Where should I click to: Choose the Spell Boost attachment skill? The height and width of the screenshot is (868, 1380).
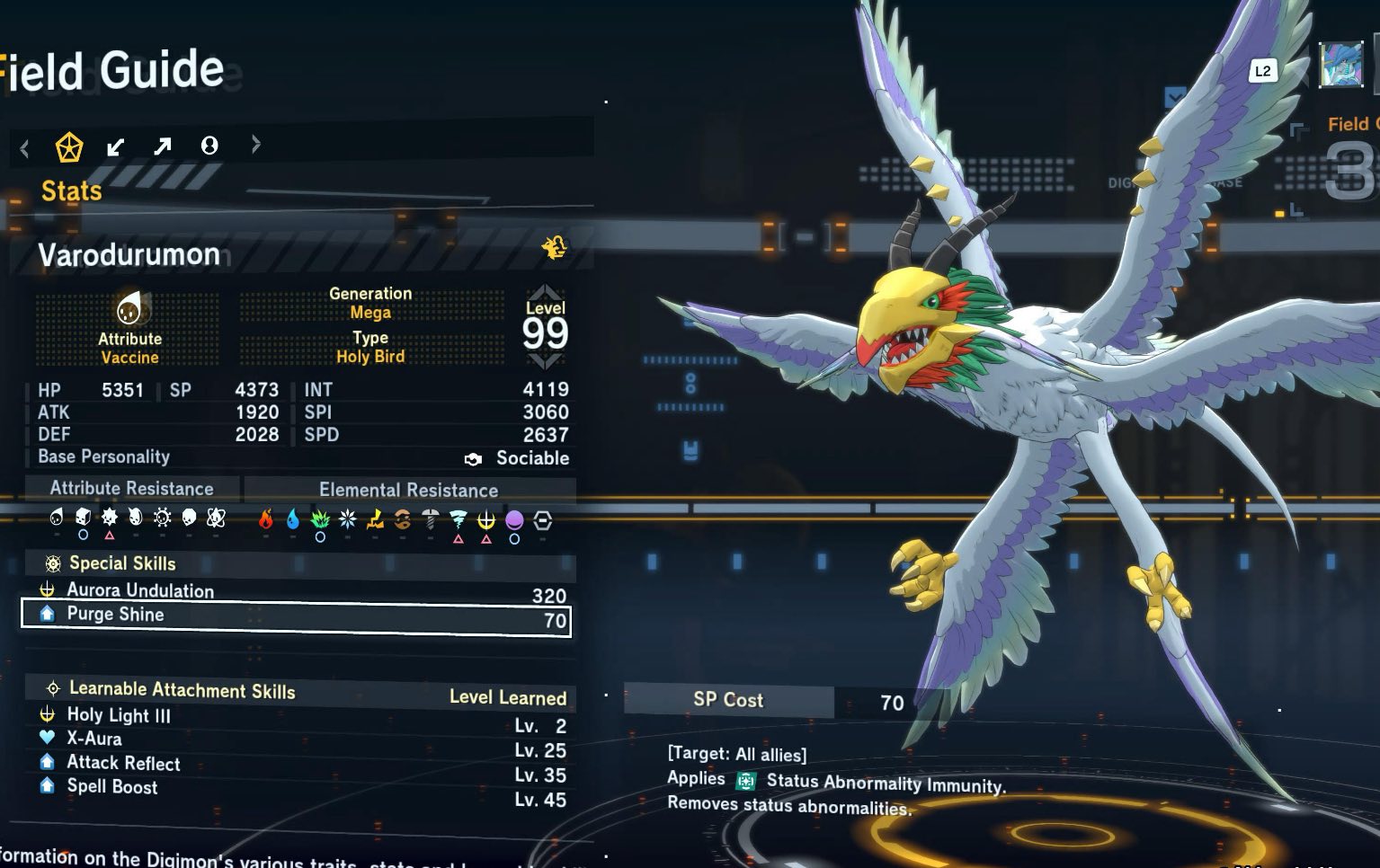click(112, 786)
